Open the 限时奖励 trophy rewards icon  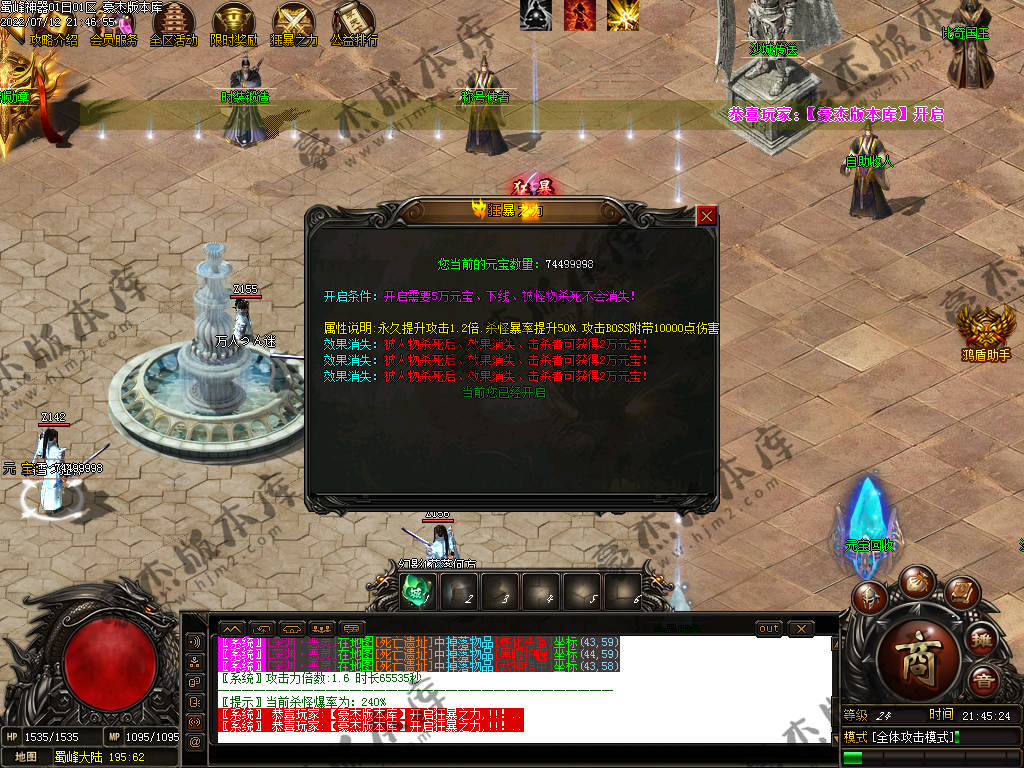point(233,20)
